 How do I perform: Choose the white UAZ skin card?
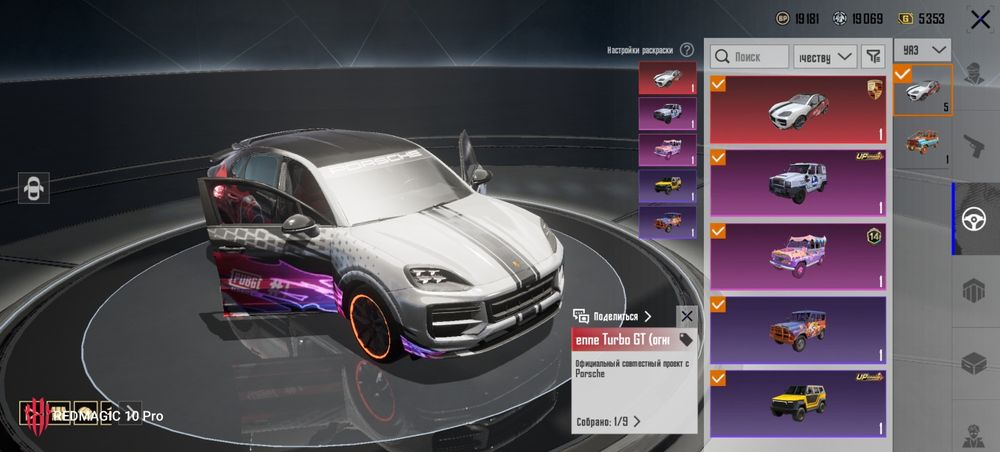(x=797, y=183)
